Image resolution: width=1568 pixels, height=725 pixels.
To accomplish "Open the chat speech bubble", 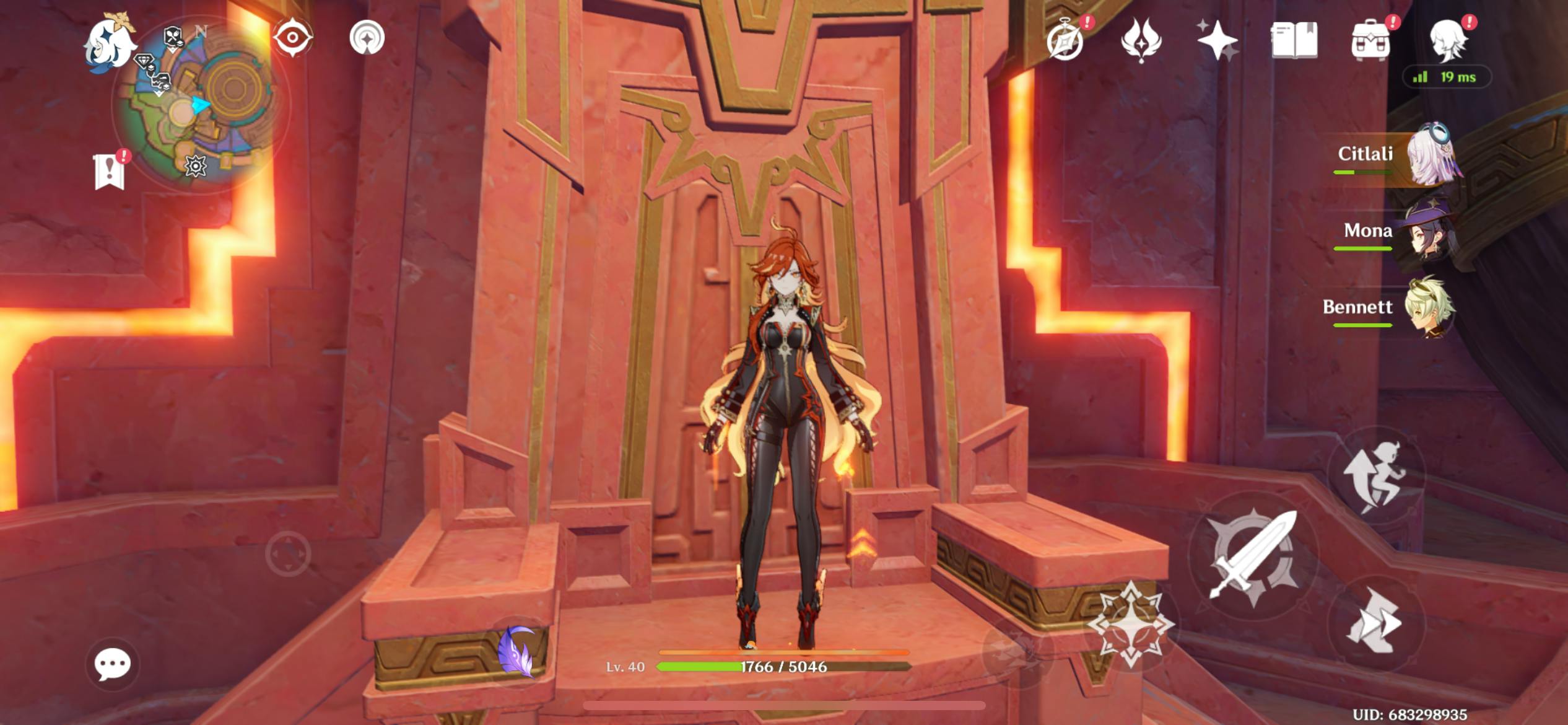I will tap(112, 665).
